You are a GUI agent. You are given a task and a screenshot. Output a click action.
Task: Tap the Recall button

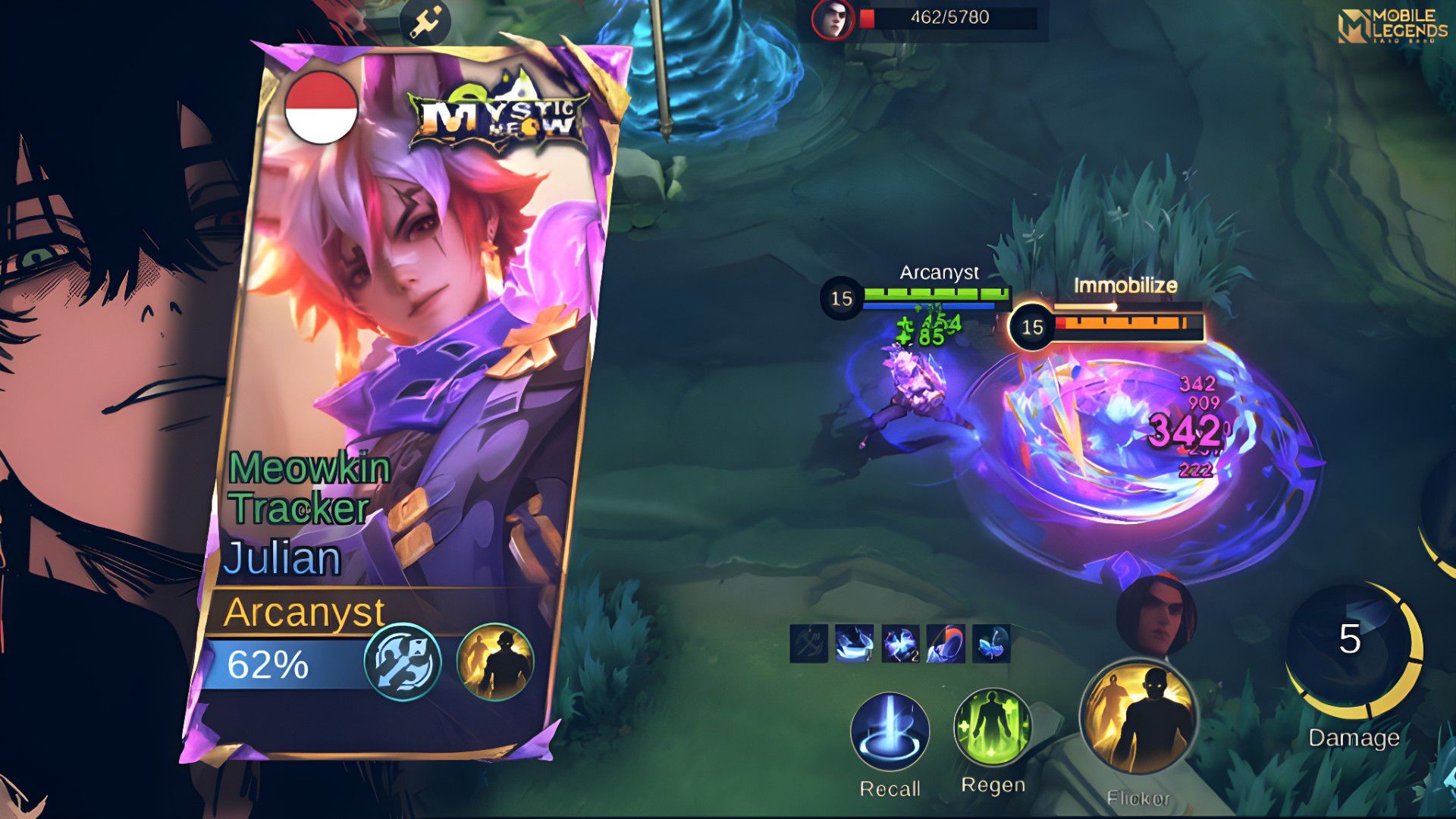coord(890,732)
